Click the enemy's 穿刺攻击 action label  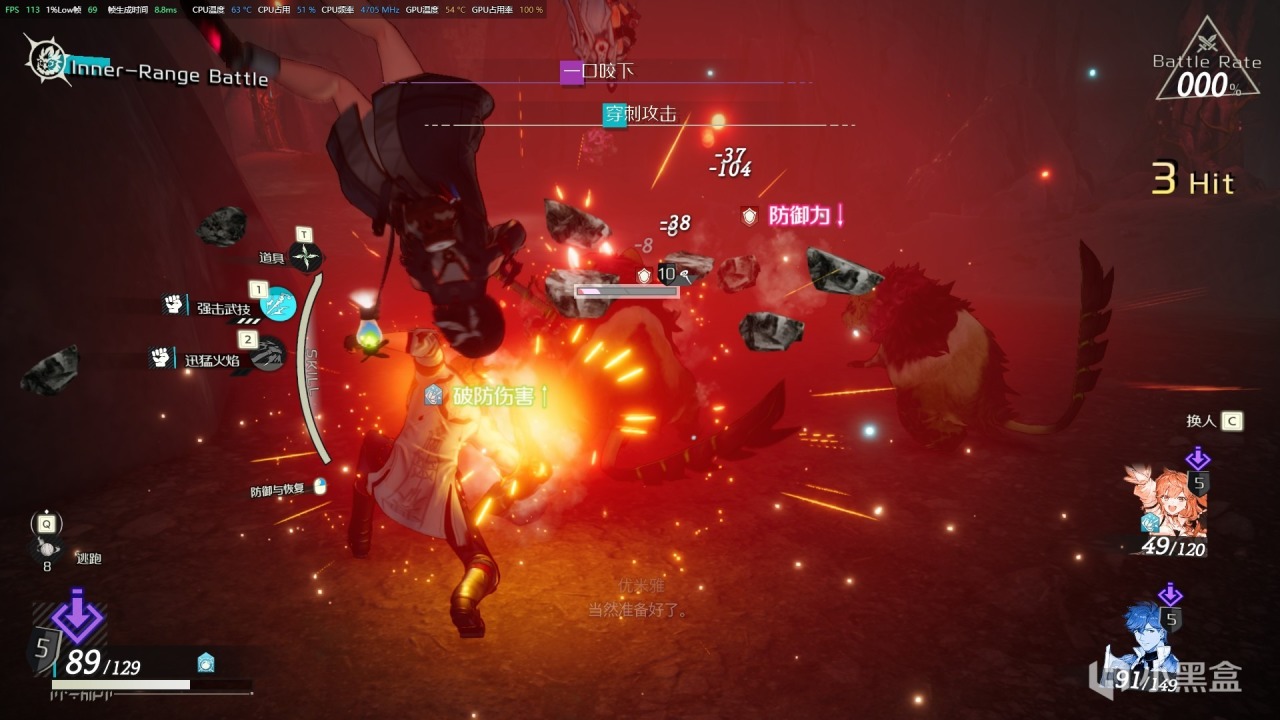point(640,114)
